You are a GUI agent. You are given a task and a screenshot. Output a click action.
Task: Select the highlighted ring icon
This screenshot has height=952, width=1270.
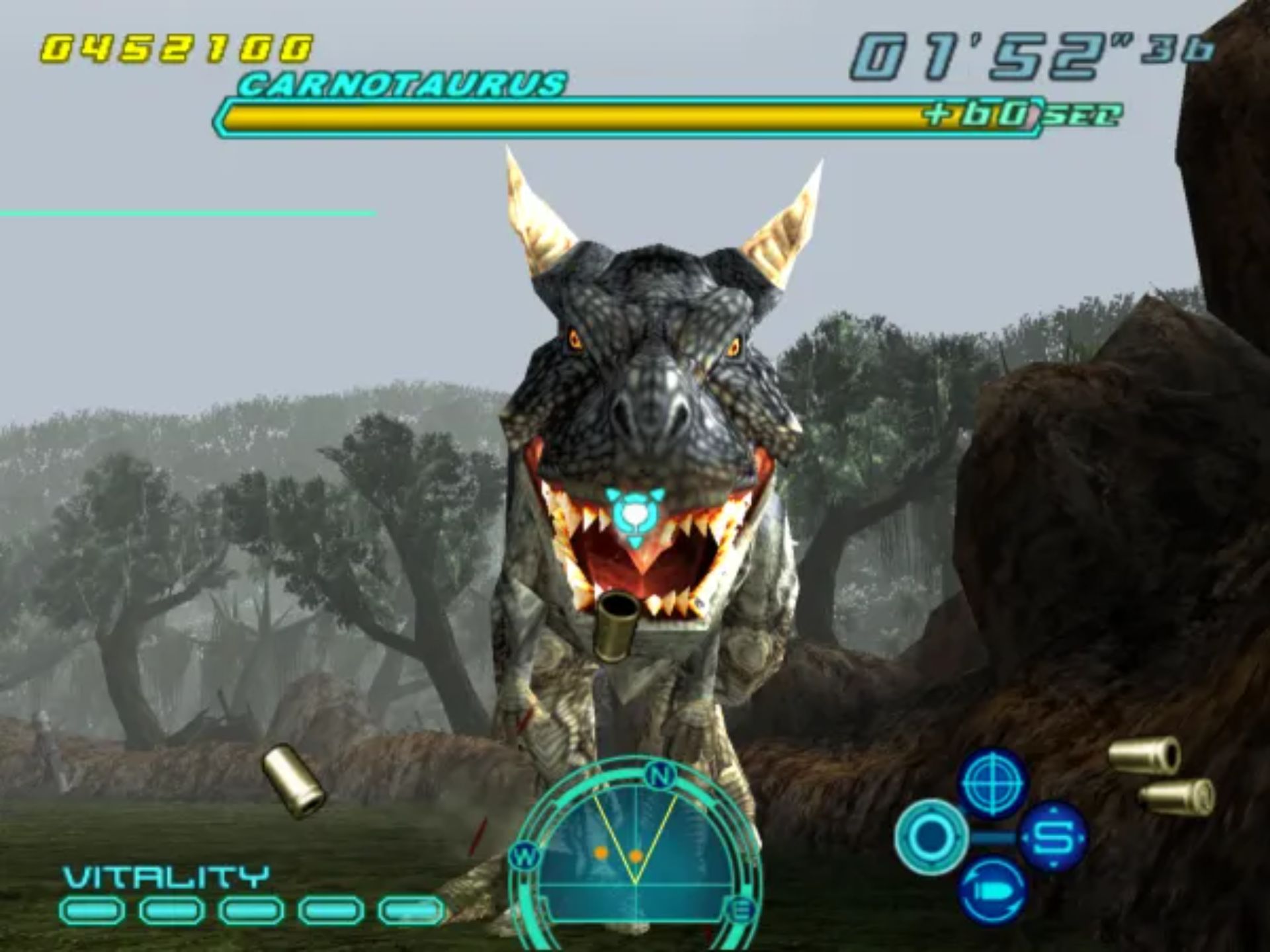[x=931, y=837]
